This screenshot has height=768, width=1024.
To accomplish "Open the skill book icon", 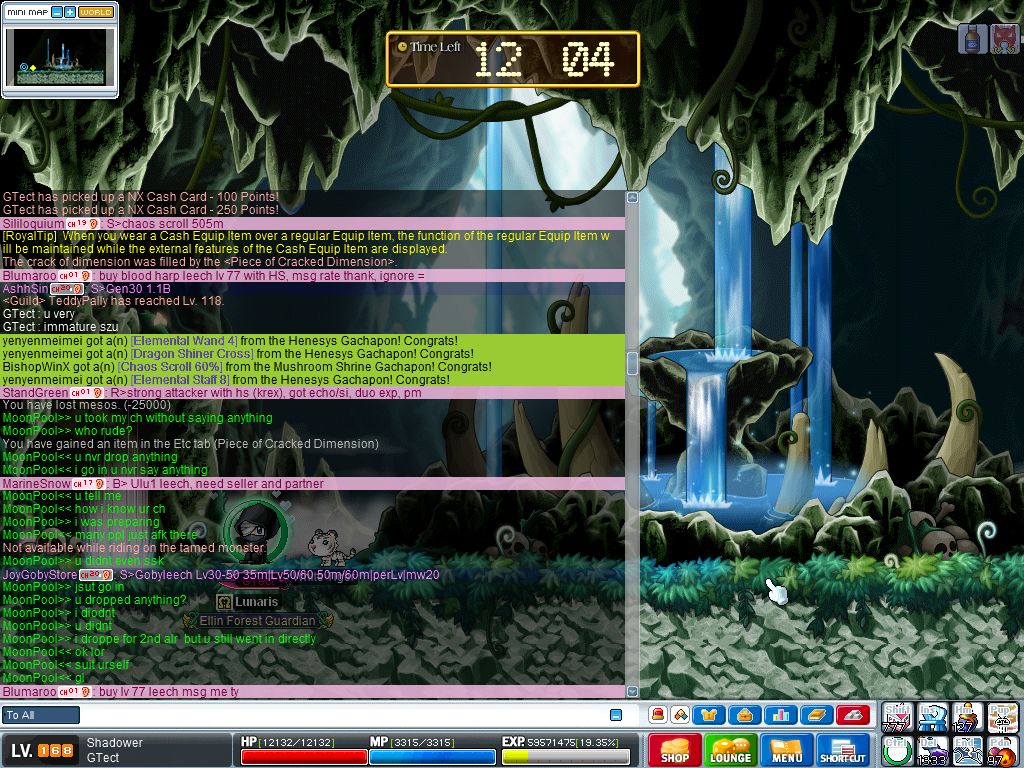I will pyautogui.click(x=816, y=715).
